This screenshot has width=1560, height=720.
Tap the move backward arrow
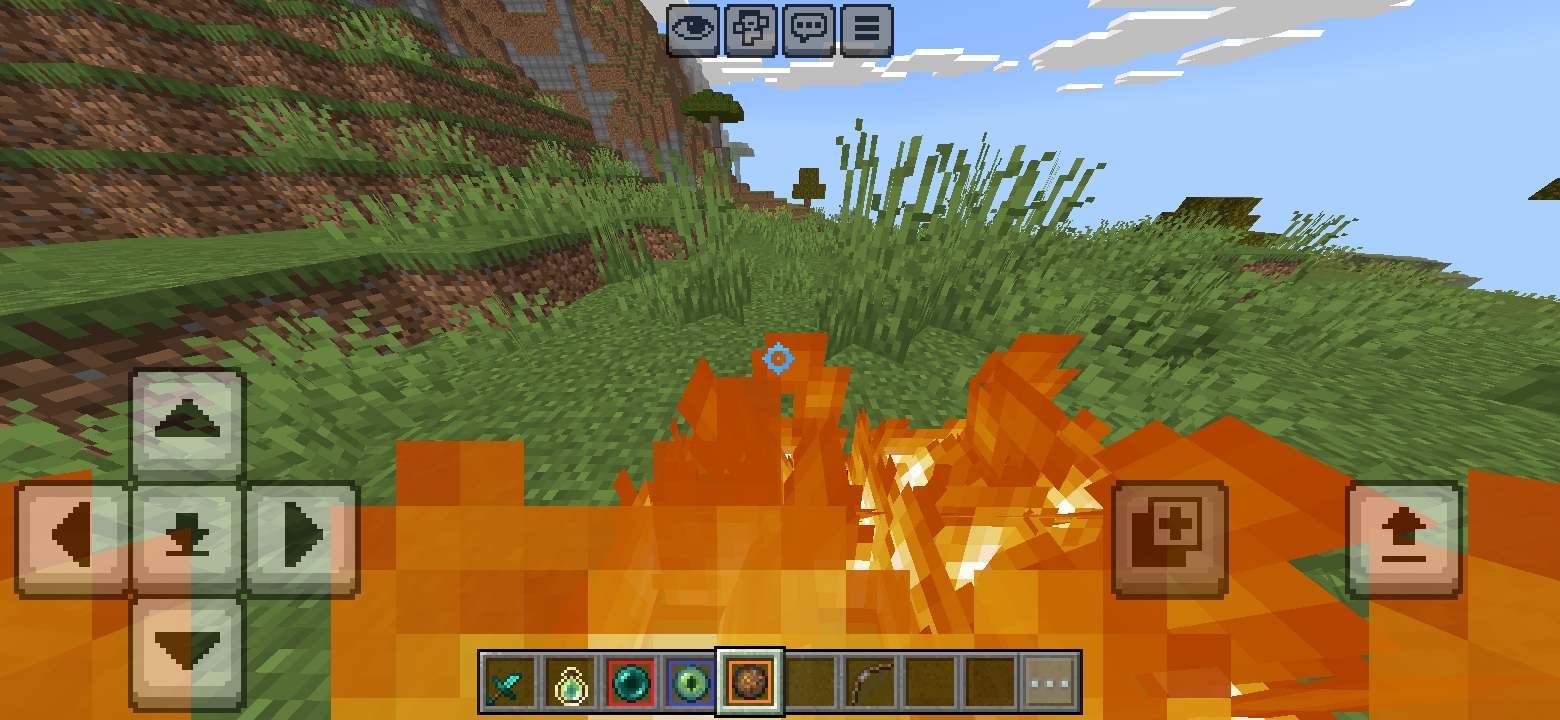[x=188, y=652]
